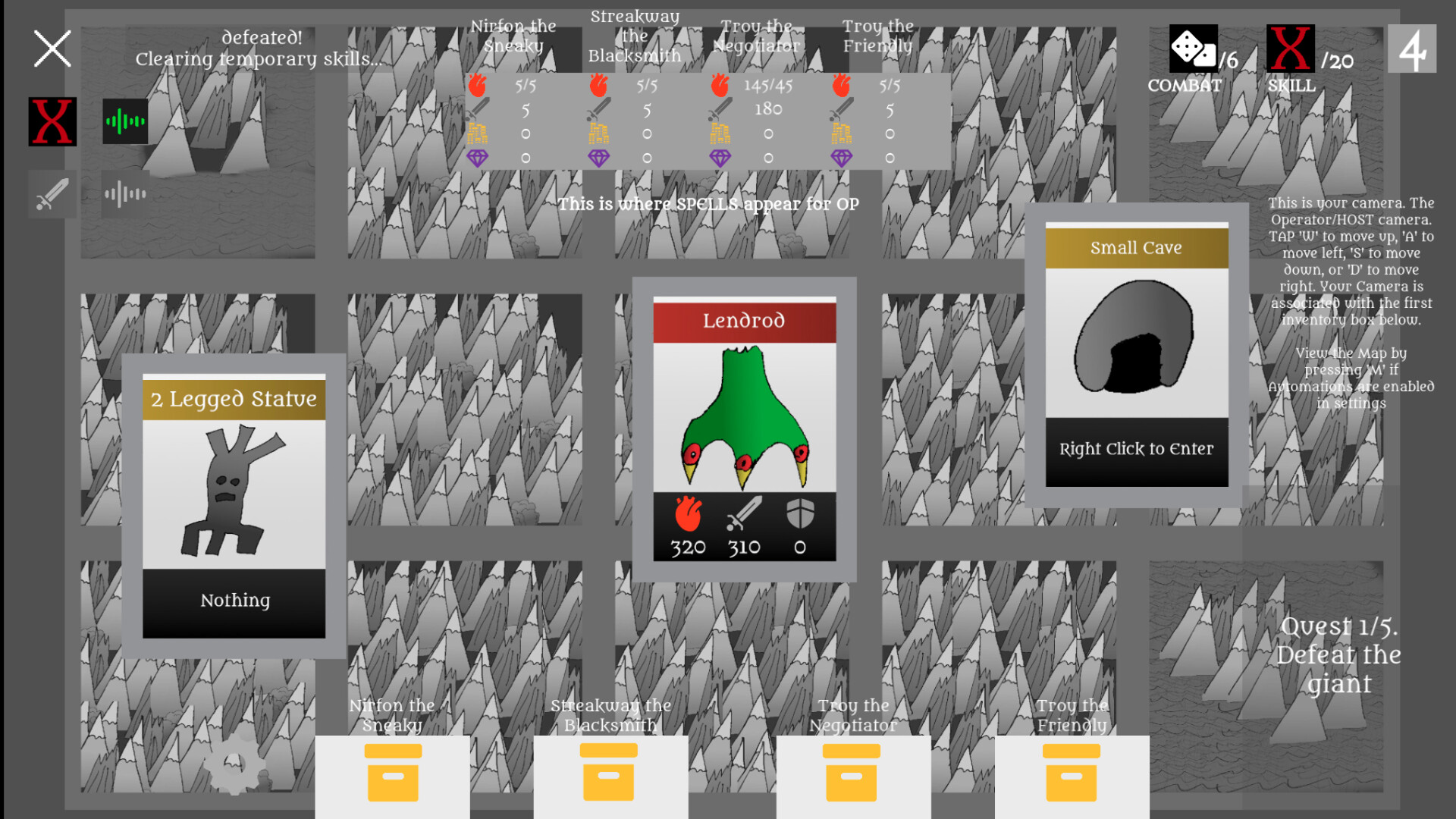
Task: Open Nirfon the Sneaky's inventory box
Action: (x=392, y=774)
